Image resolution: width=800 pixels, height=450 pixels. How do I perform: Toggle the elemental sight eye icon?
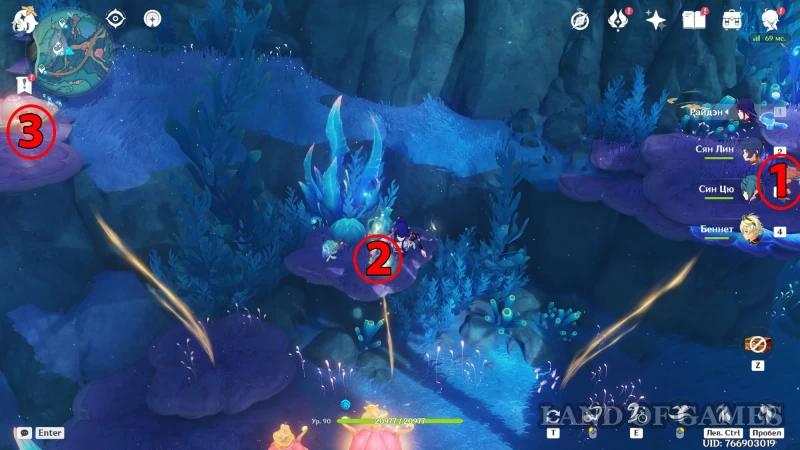coord(116,18)
